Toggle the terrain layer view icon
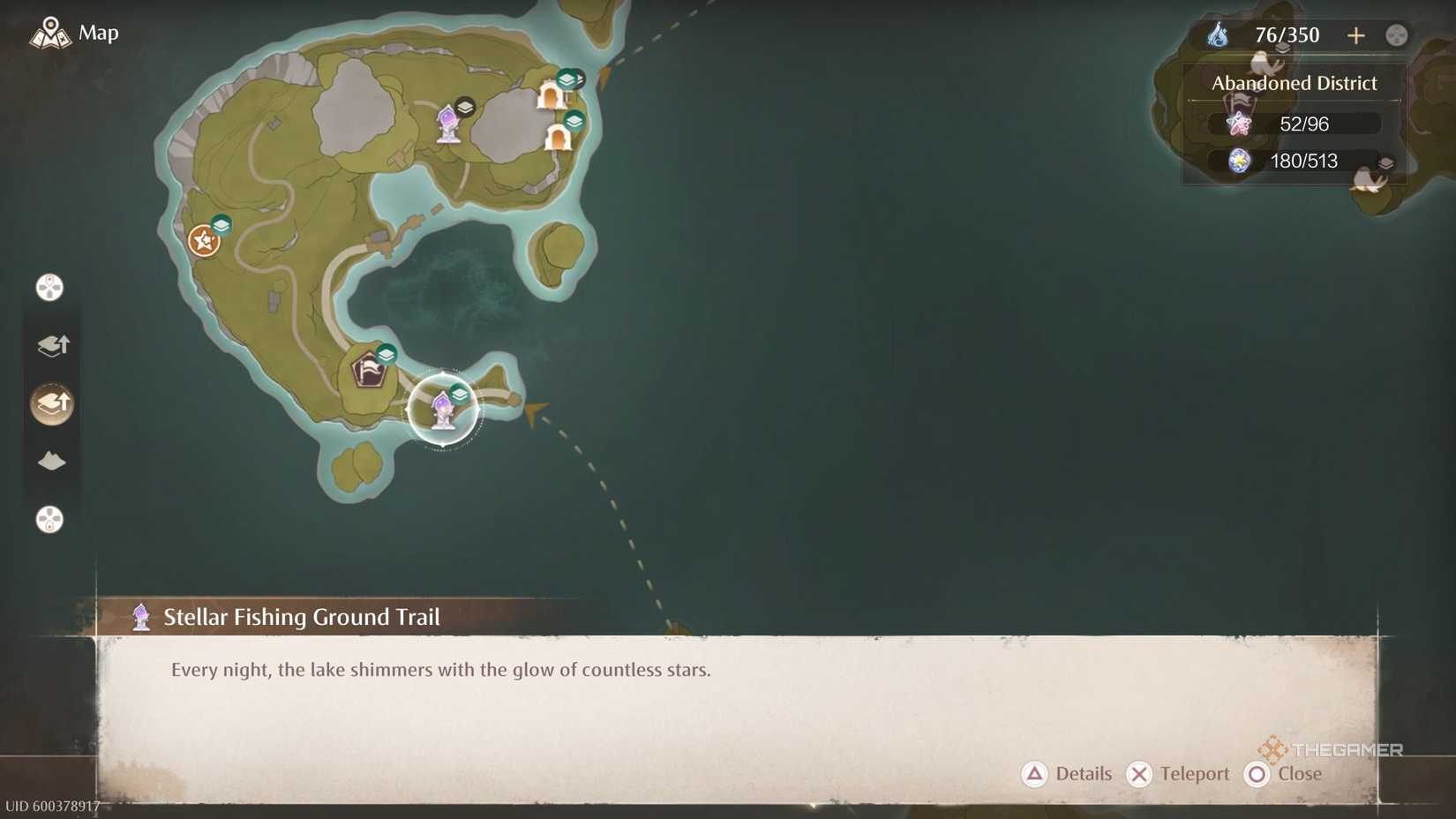Image resolution: width=1456 pixels, height=819 pixels. coord(51,461)
